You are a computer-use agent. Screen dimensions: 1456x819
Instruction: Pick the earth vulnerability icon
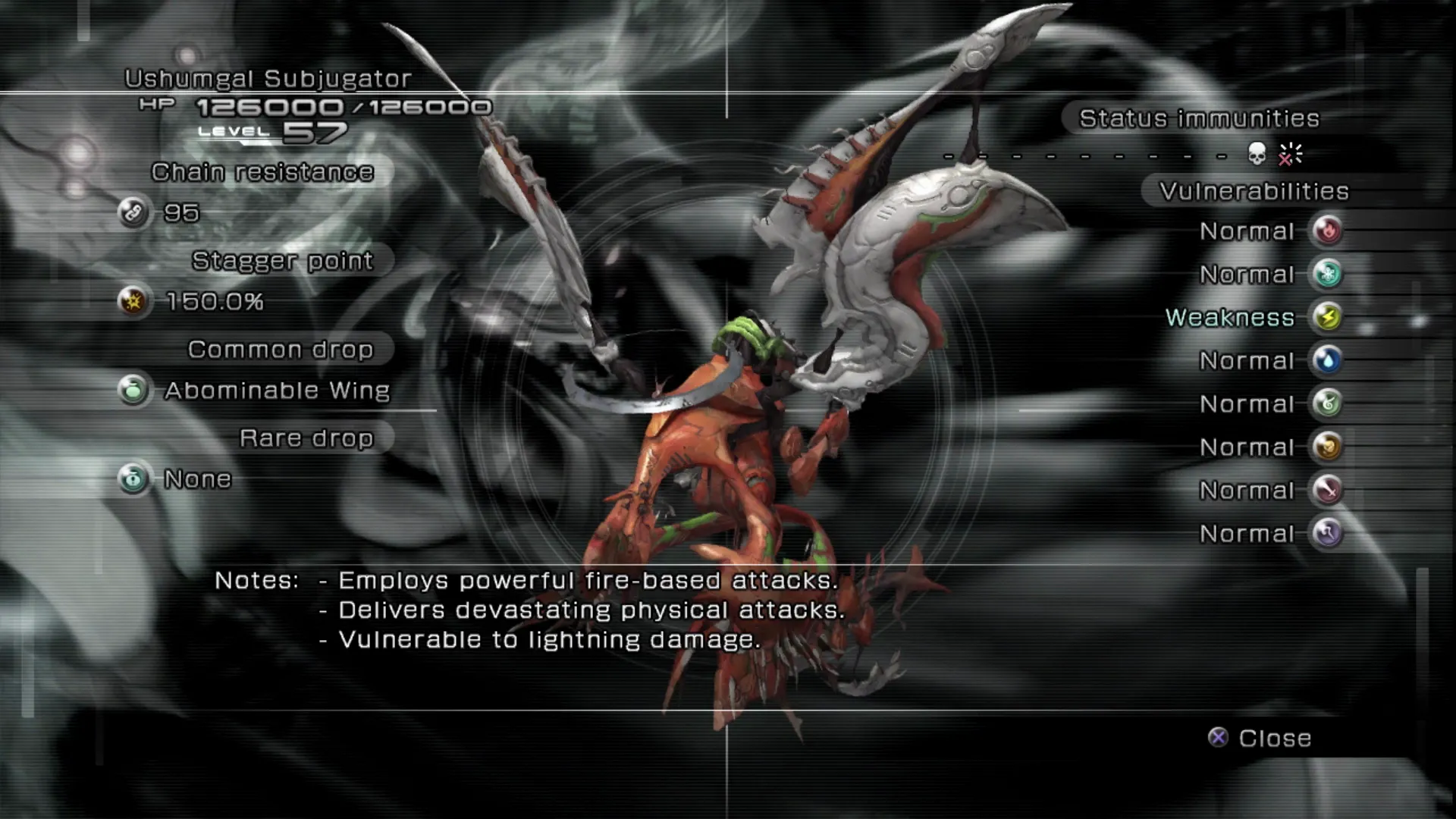(1328, 447)
